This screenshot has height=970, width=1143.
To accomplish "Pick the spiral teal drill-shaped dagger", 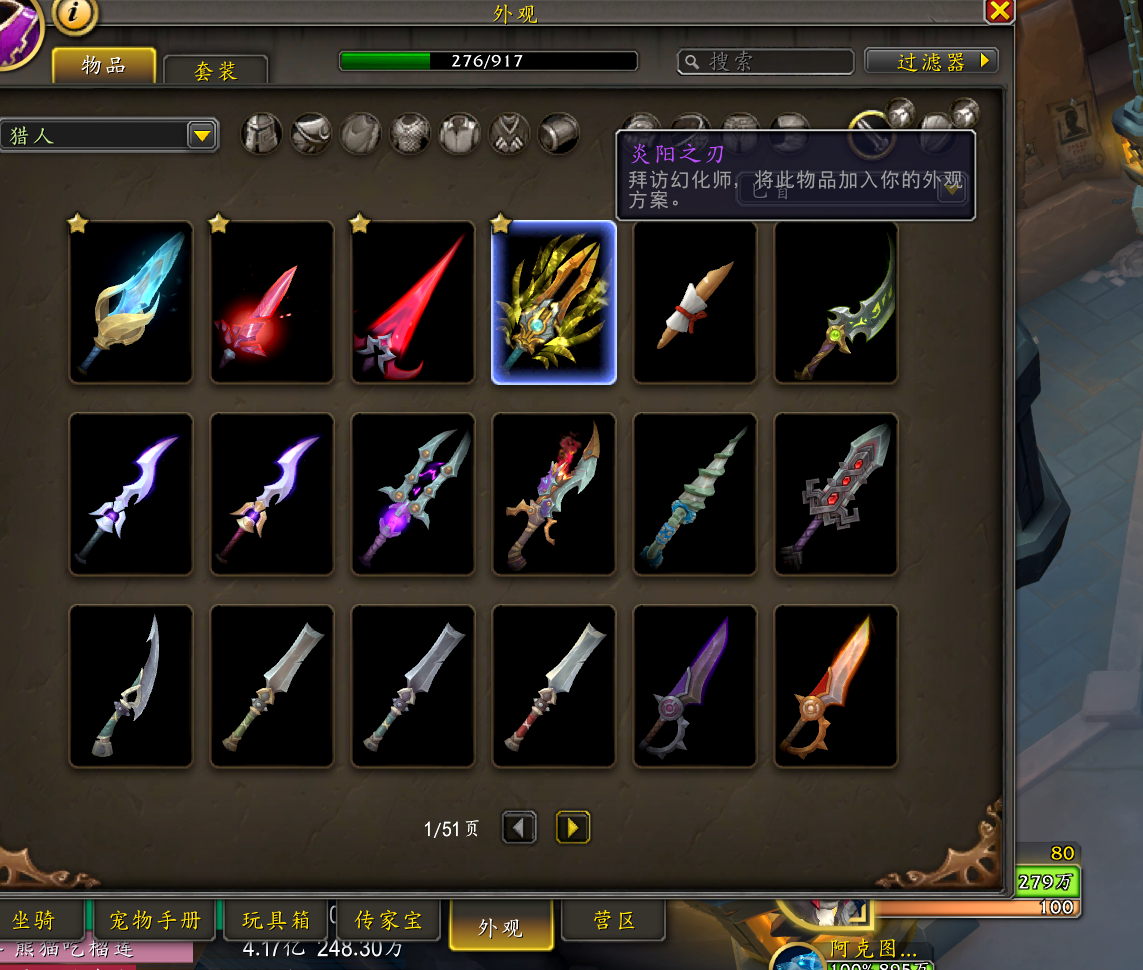I will [x=695, y=494].
